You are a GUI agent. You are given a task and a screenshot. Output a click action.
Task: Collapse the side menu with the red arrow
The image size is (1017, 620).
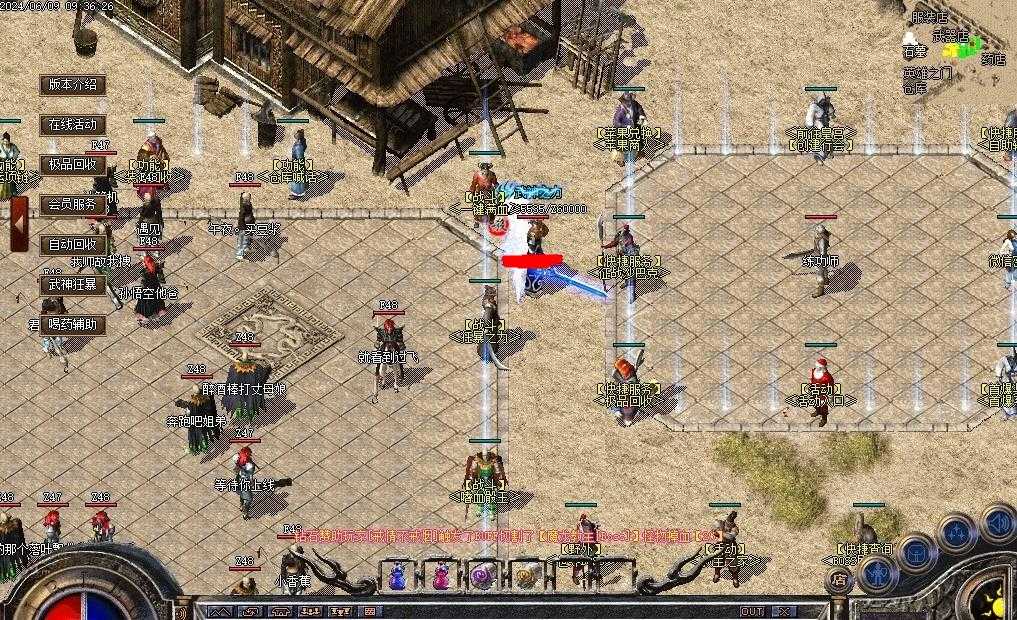pyautogui.click(x=19, y=224)
